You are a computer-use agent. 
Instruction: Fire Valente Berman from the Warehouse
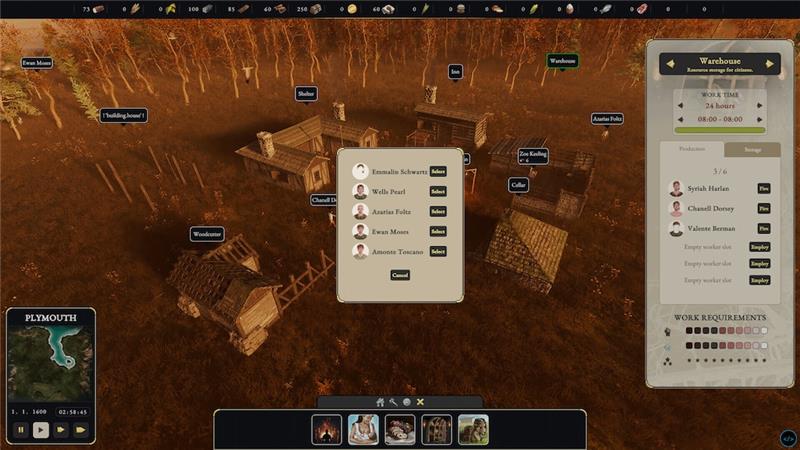pyautogui.click(x=764, y=228)
